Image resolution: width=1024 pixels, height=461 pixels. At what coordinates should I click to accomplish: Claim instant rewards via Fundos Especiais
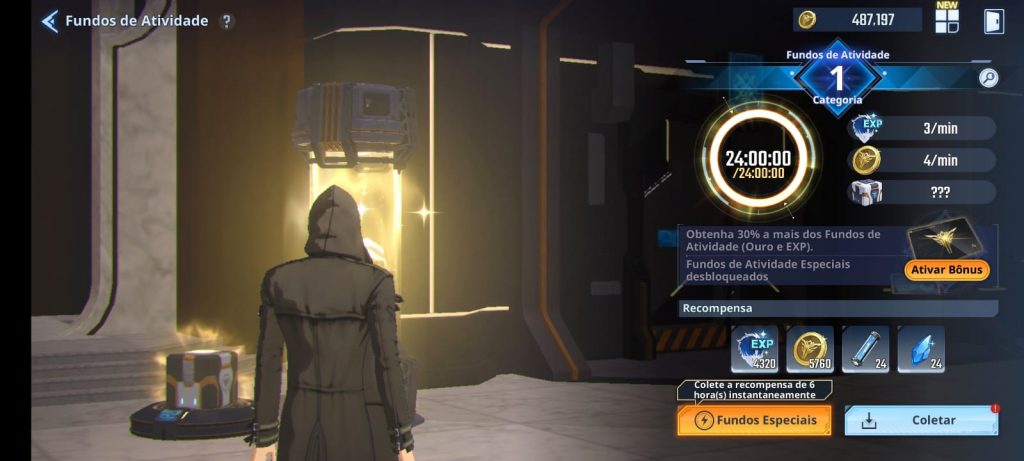(754, 420)
